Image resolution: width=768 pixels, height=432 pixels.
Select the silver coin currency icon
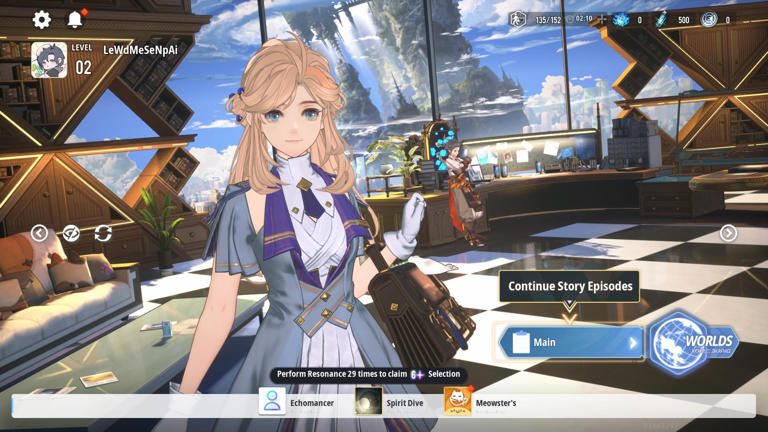709,20
